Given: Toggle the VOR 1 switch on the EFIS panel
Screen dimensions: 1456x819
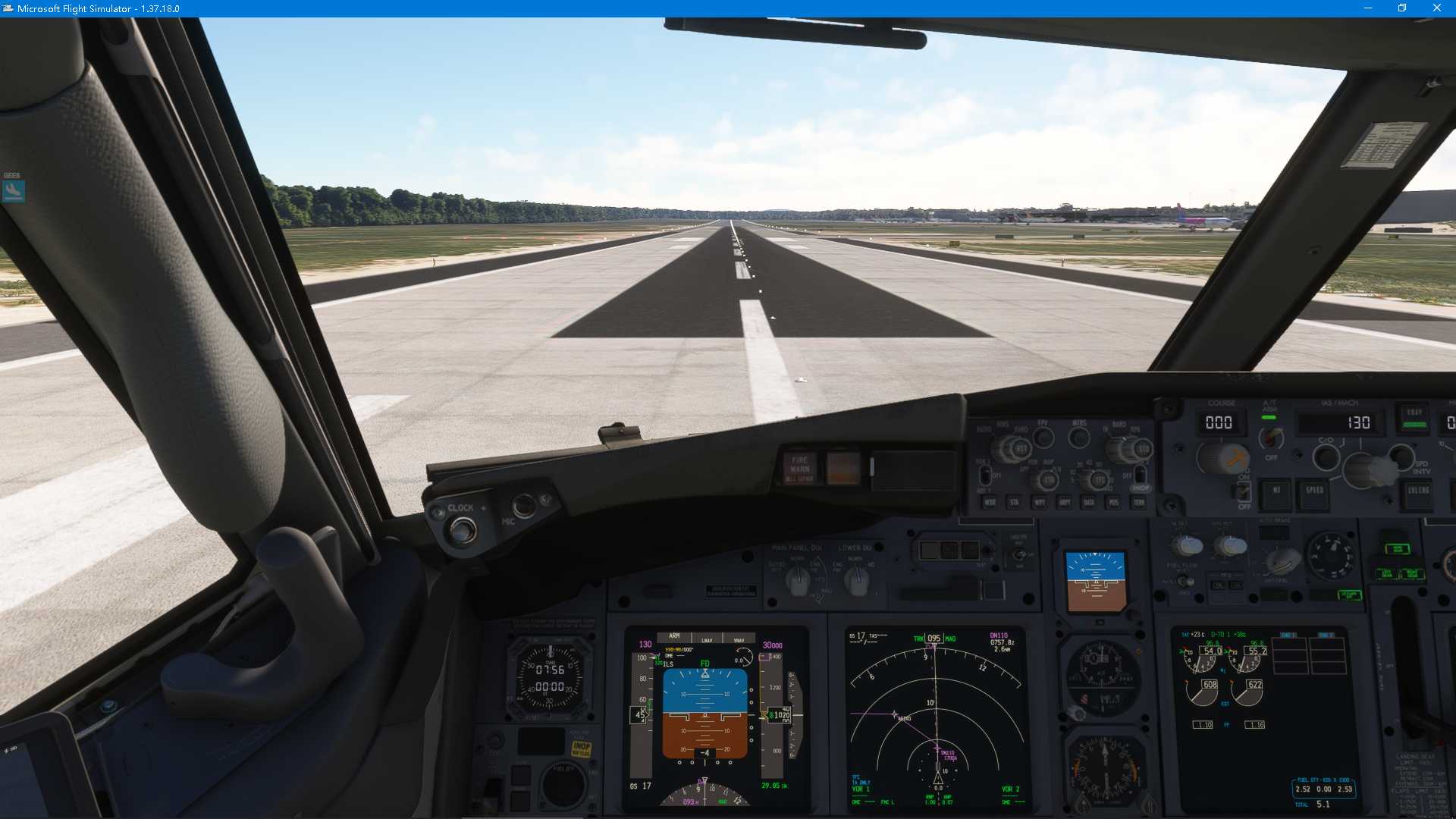Looking at the screenshot, I should point(985,475).
